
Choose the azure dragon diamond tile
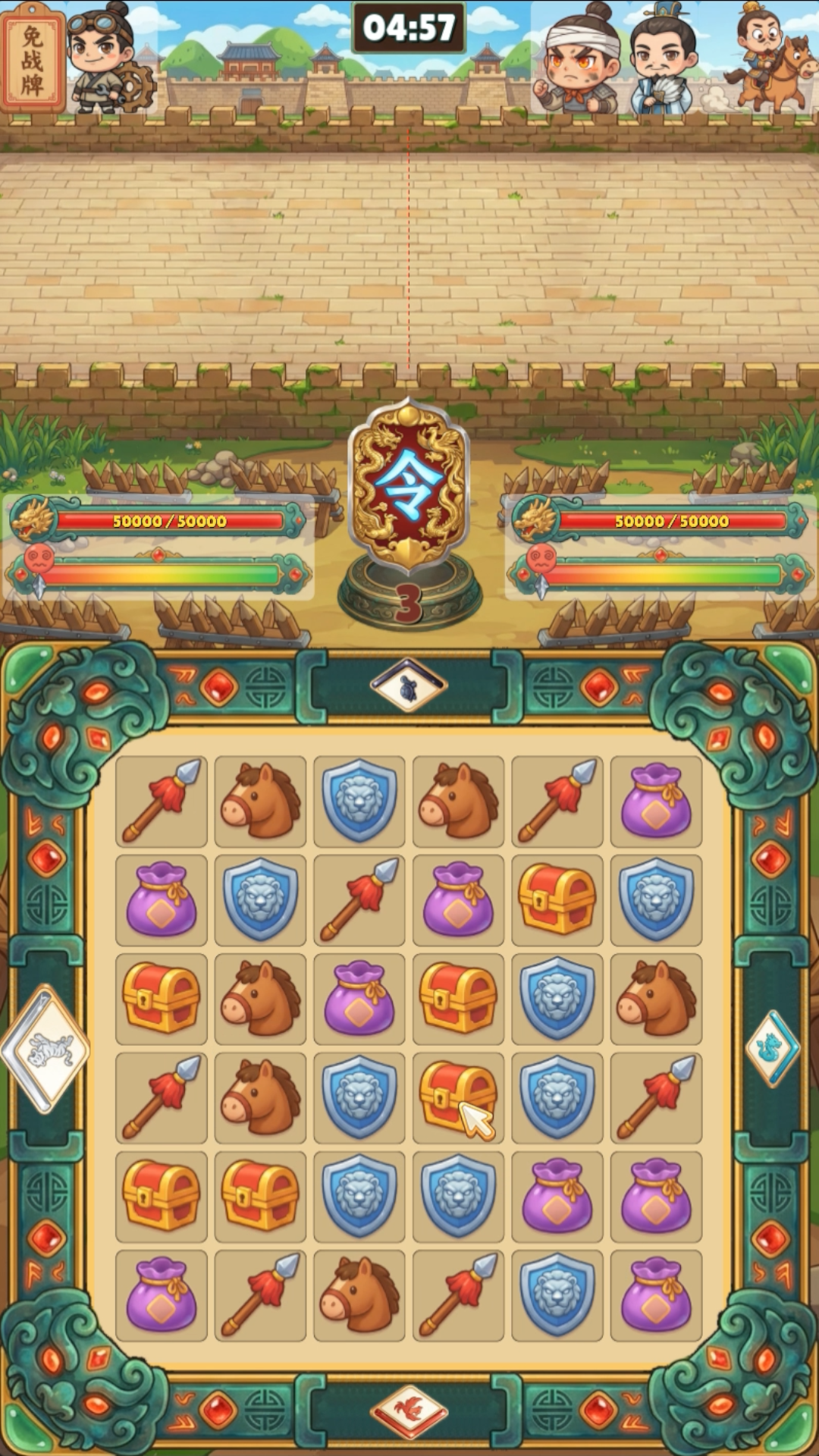[x=771, y=1048]
